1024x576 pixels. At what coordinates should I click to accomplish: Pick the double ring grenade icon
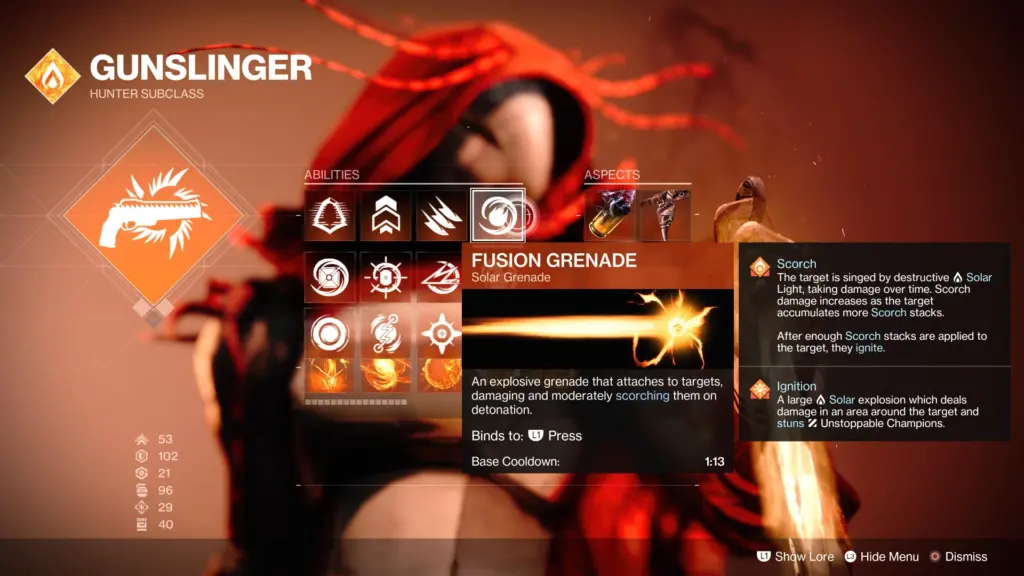[x=330, y=332]
